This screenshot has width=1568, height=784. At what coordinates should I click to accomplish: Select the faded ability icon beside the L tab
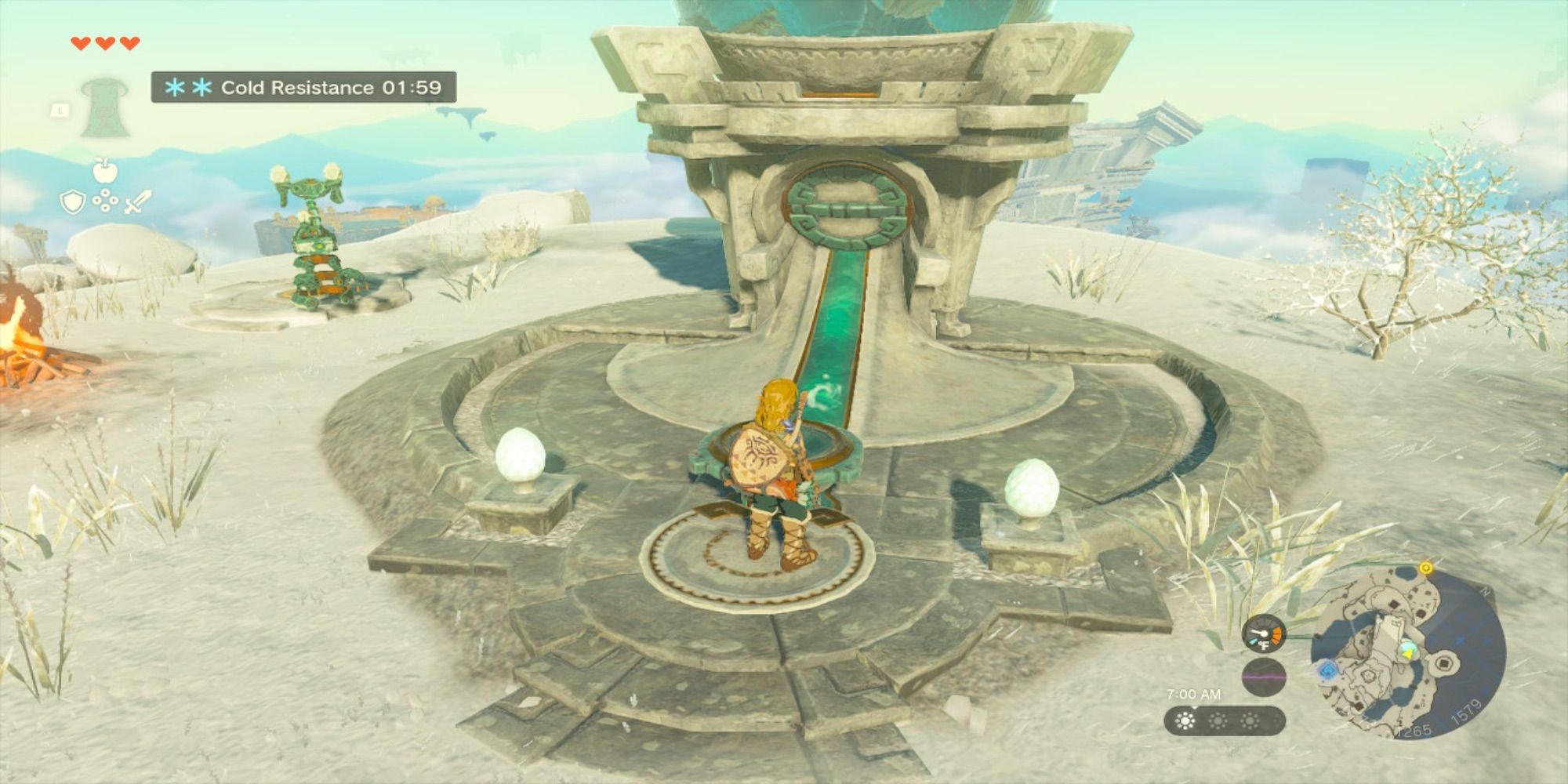pyautogui.click(x=100, y=108)
